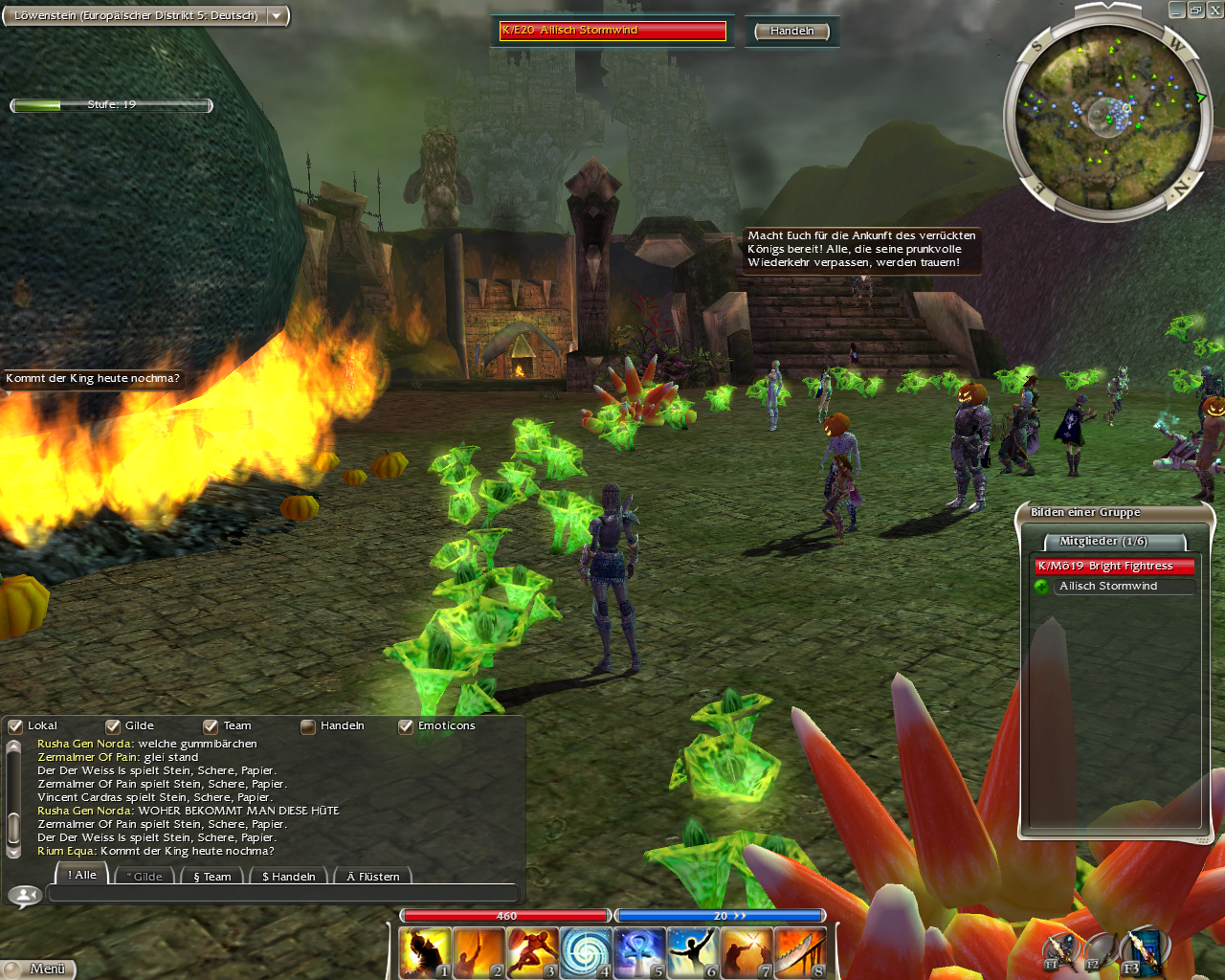Select the Ailisch Stormwind target bar
The height and width of the screenshot is (980, 1225).
(x=612, y=31)
